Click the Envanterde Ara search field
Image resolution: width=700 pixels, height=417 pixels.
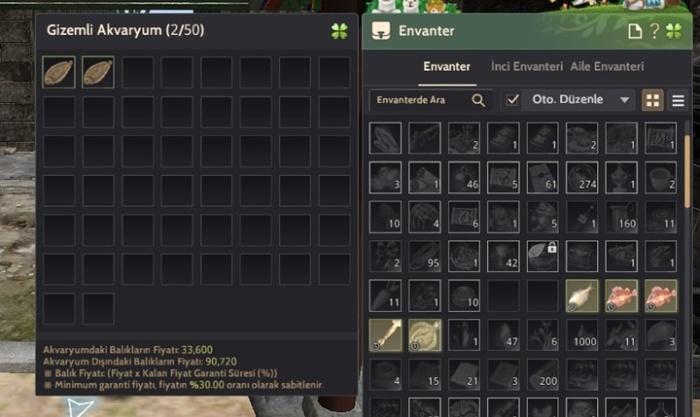pyautogui.click(x=419, y=100)
